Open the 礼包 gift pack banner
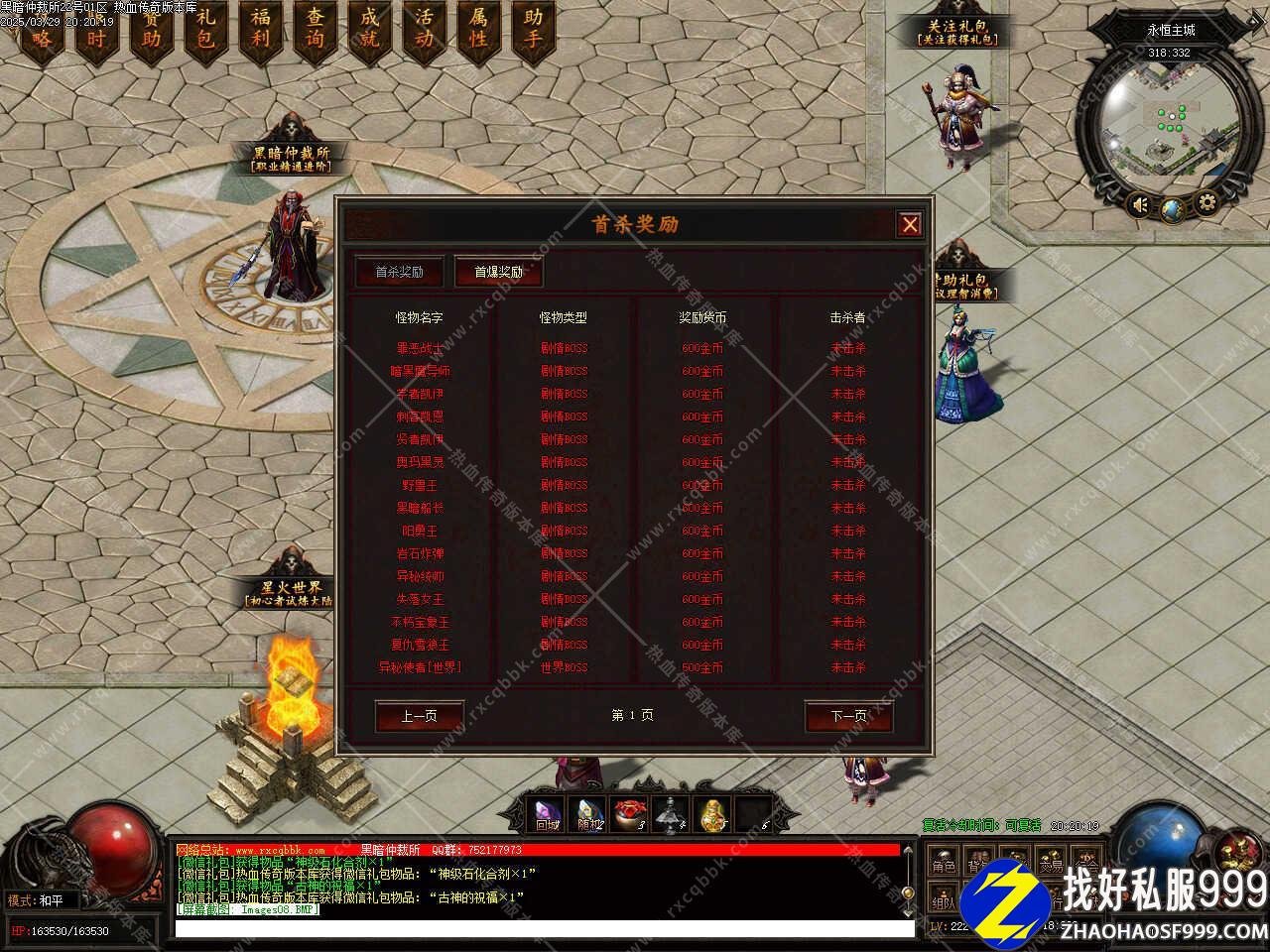This screenshot has height=952, width=1270. tap(205, 30)
